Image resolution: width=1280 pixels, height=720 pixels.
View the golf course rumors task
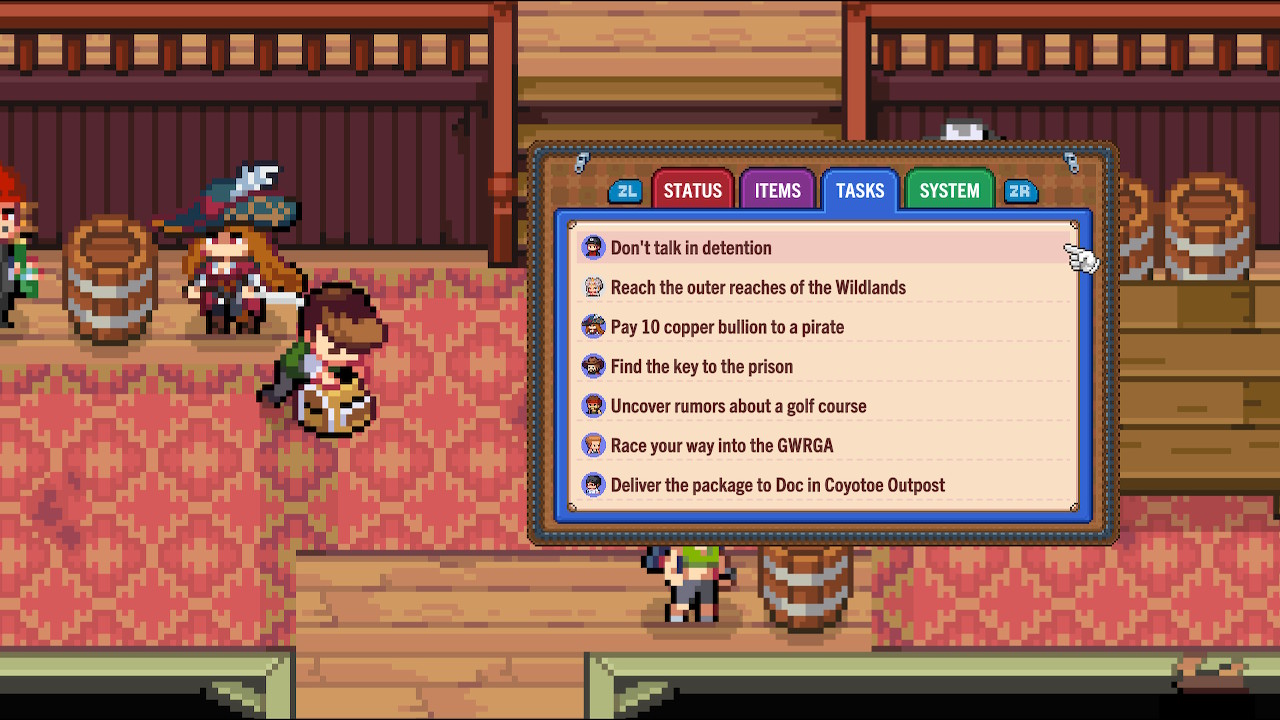click(x=738, y=406)
